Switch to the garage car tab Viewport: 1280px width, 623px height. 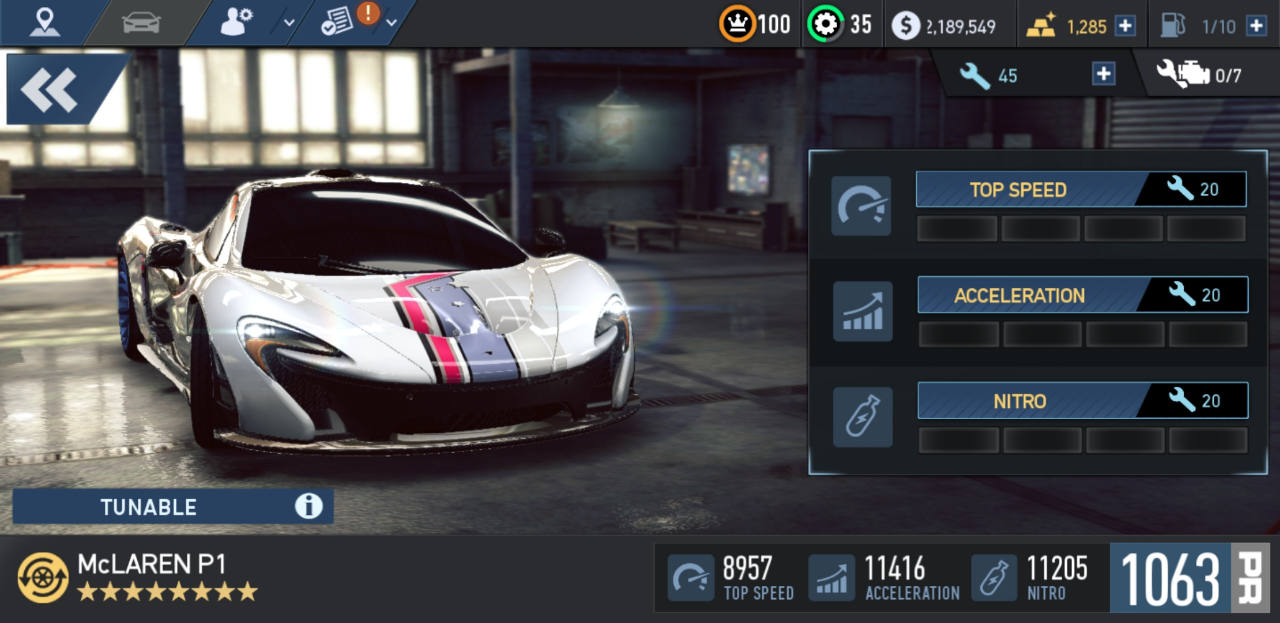click(141, 22)
